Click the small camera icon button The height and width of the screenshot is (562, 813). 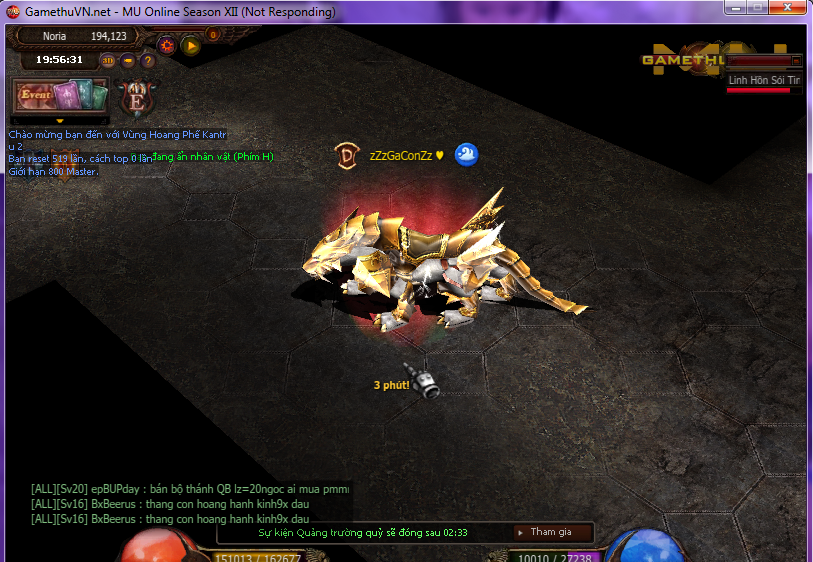(x=128, y=60)
